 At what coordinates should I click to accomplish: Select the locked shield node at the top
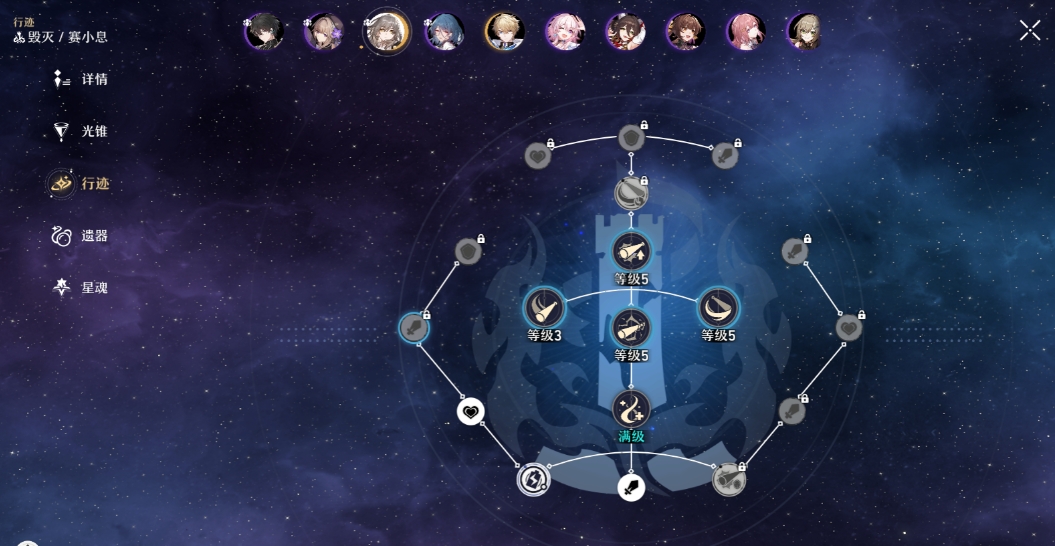tap(631, 138)
